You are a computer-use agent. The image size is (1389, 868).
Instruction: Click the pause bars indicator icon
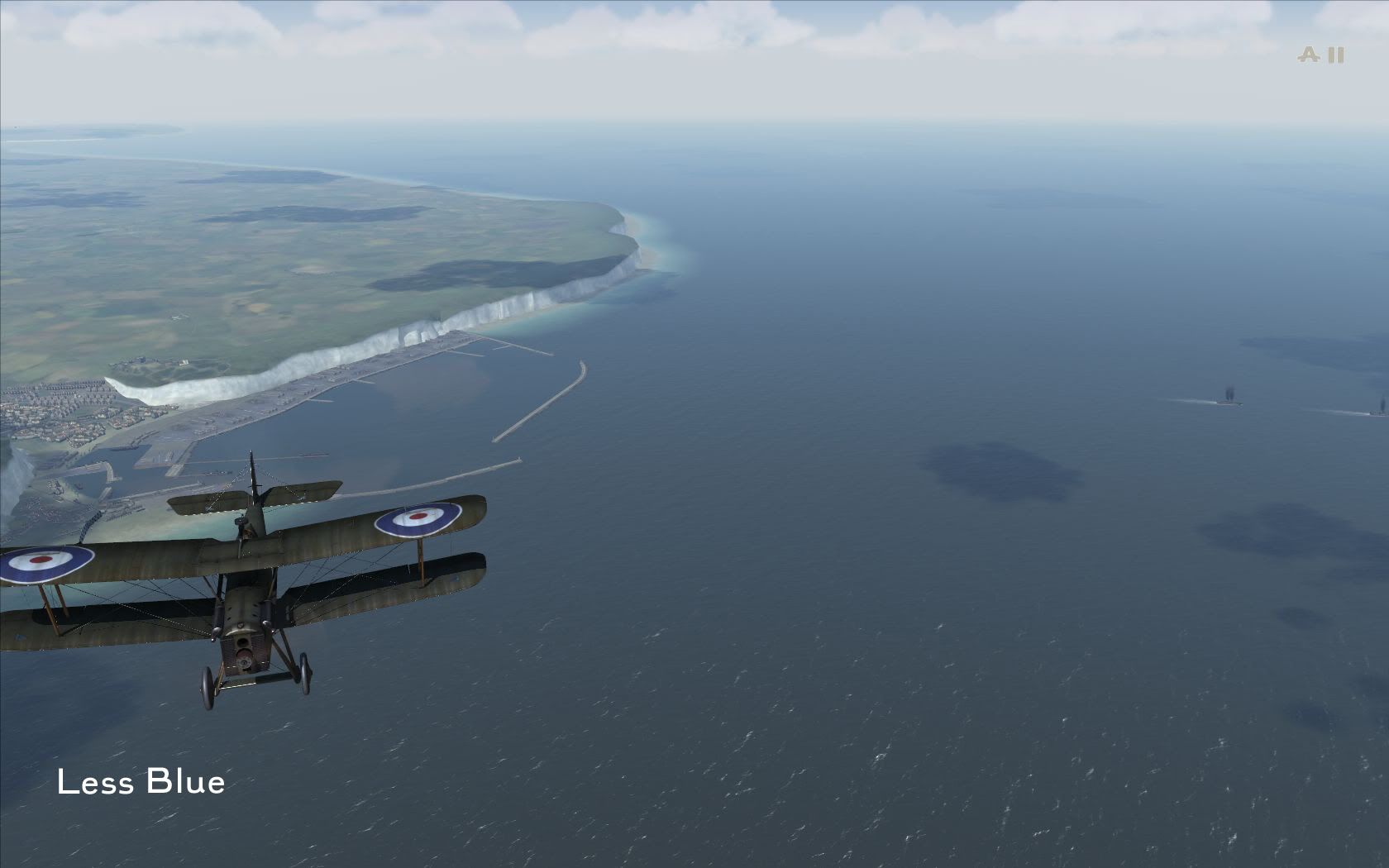[x=1336, y=55]
